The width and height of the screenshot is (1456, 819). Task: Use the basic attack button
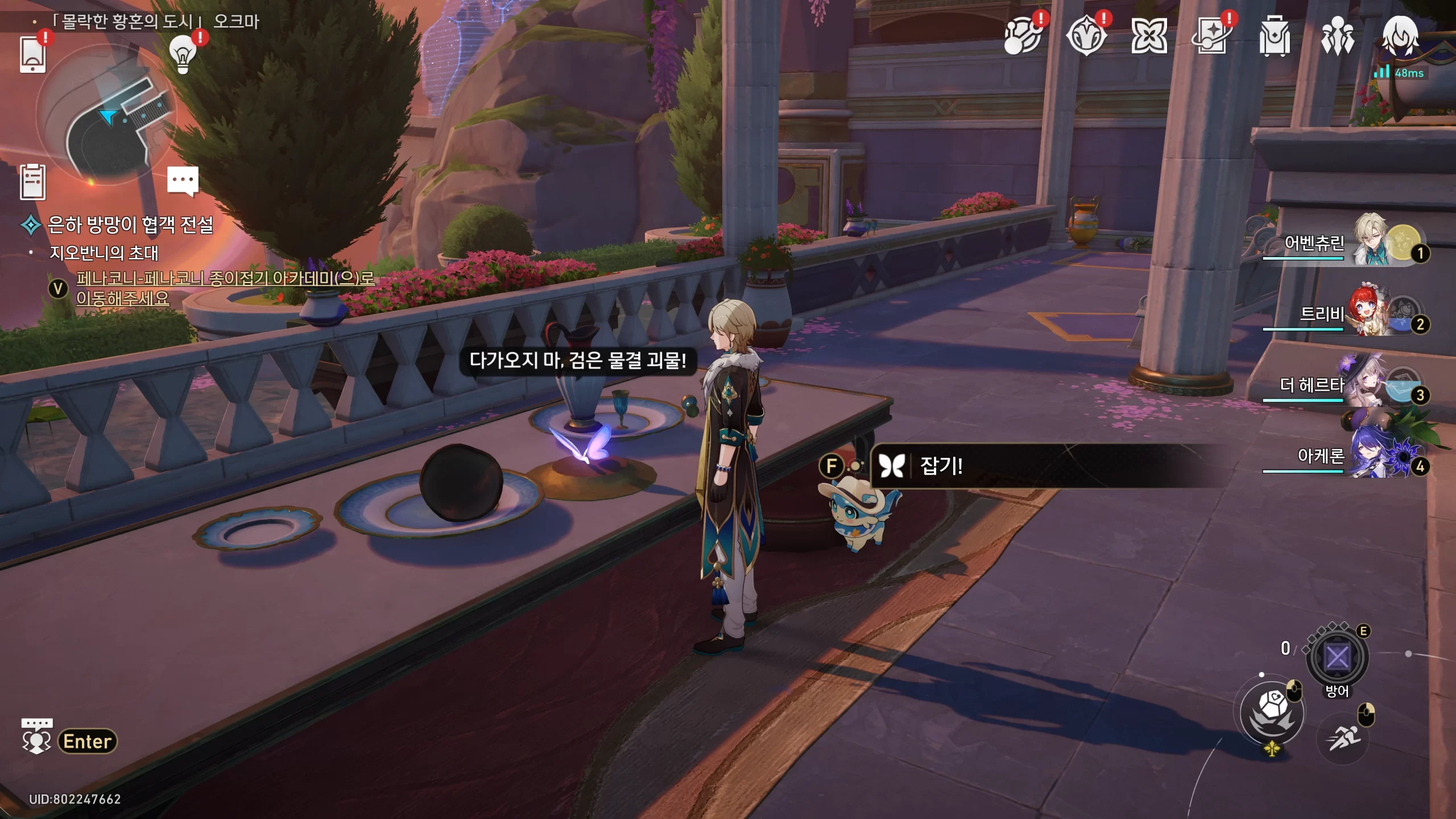[1272, 713]
